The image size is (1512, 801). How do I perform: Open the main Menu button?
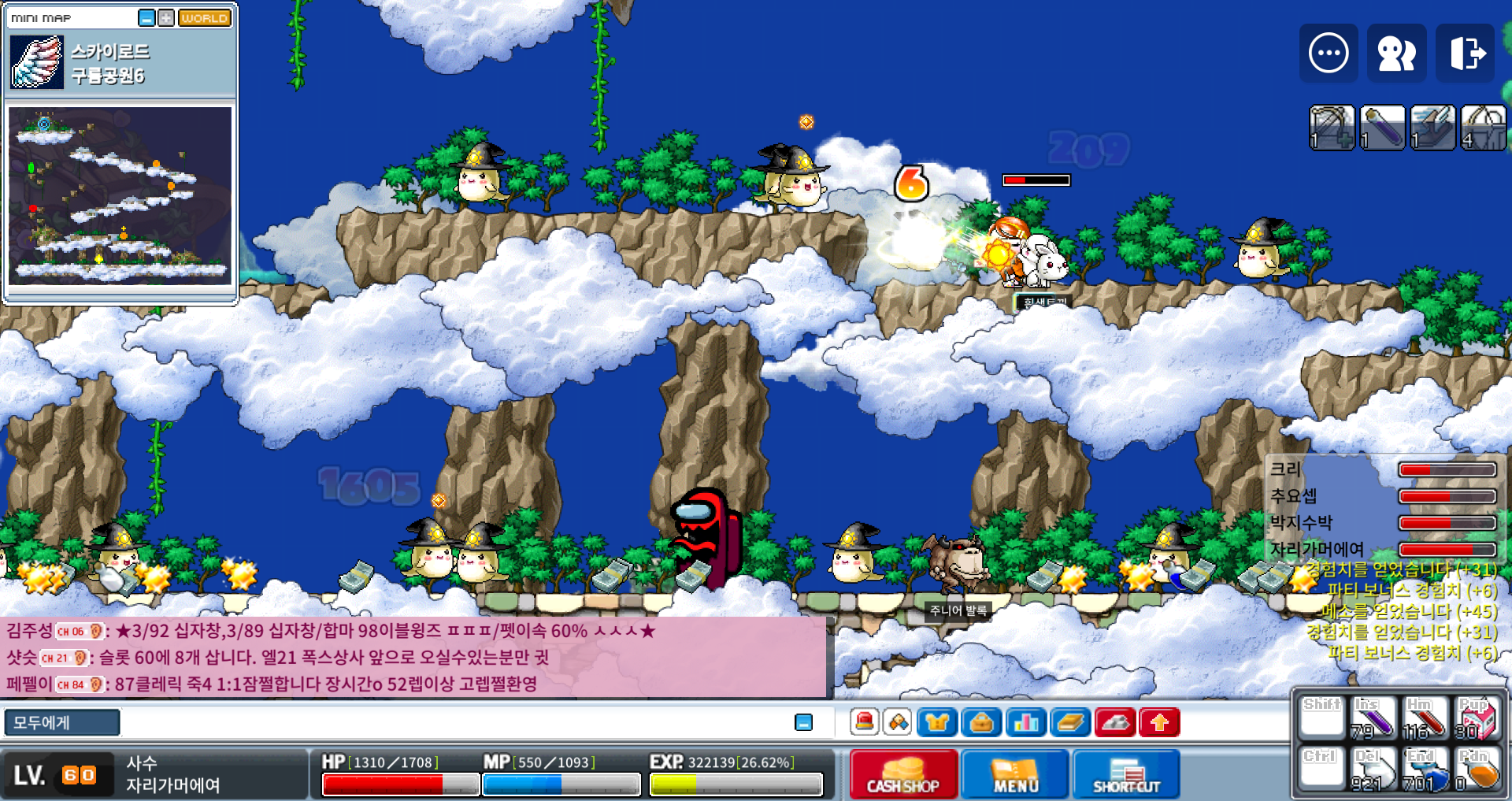click(1015, 774)
